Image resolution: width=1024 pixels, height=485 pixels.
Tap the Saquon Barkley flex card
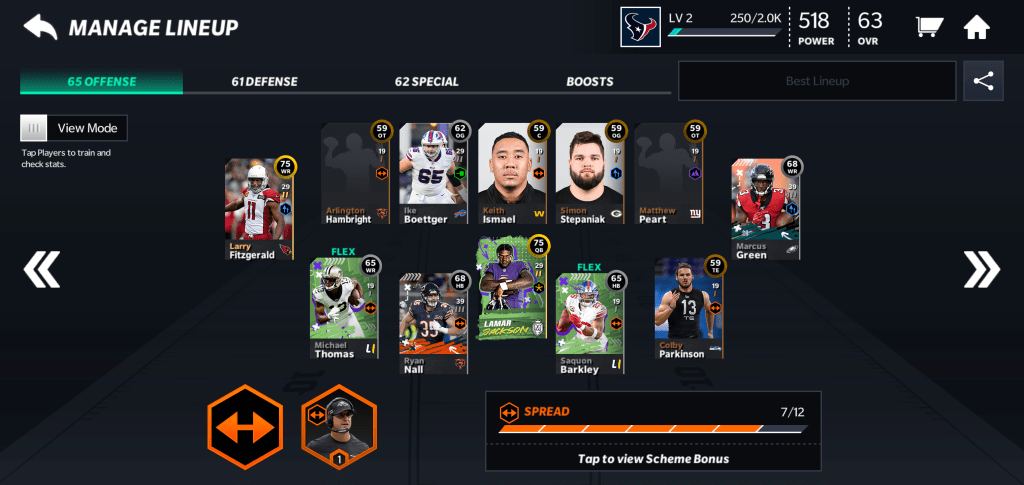click(590, 320)
